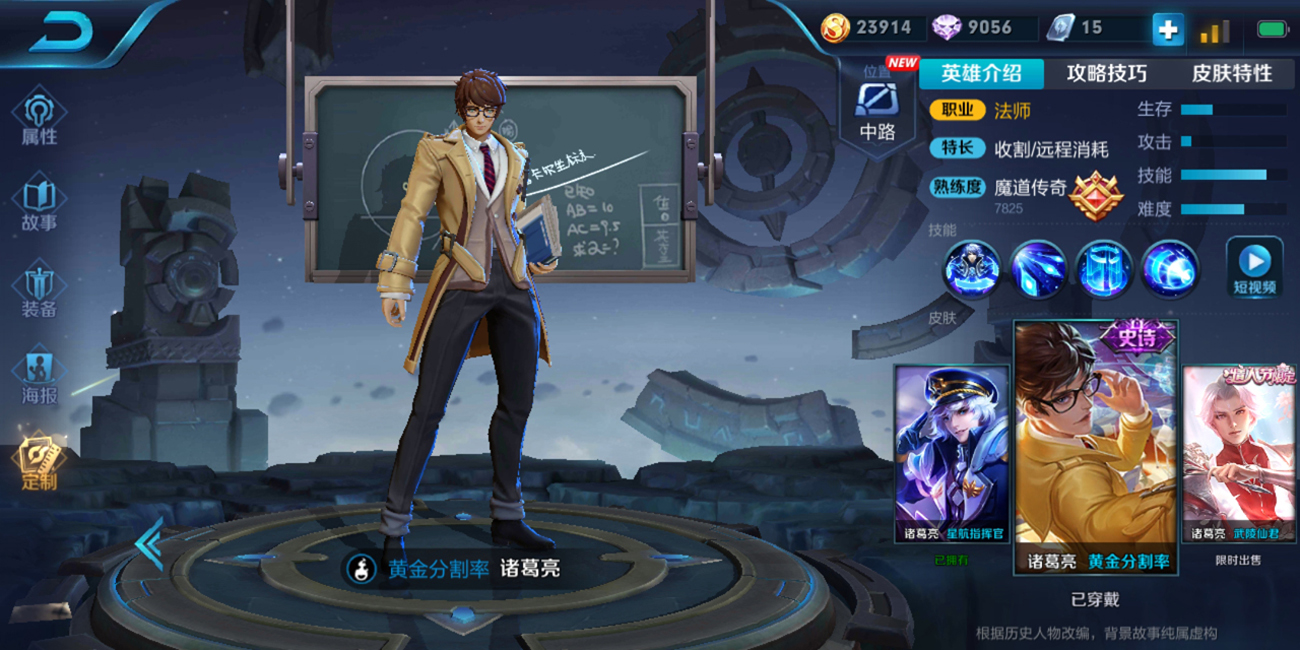
Task: Open the 定制 customization menu
Action: (39, 463)
